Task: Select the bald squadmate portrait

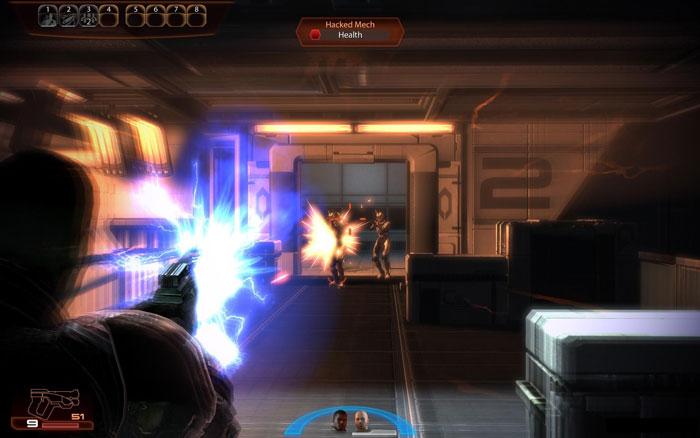Action: tap(362, 419)
